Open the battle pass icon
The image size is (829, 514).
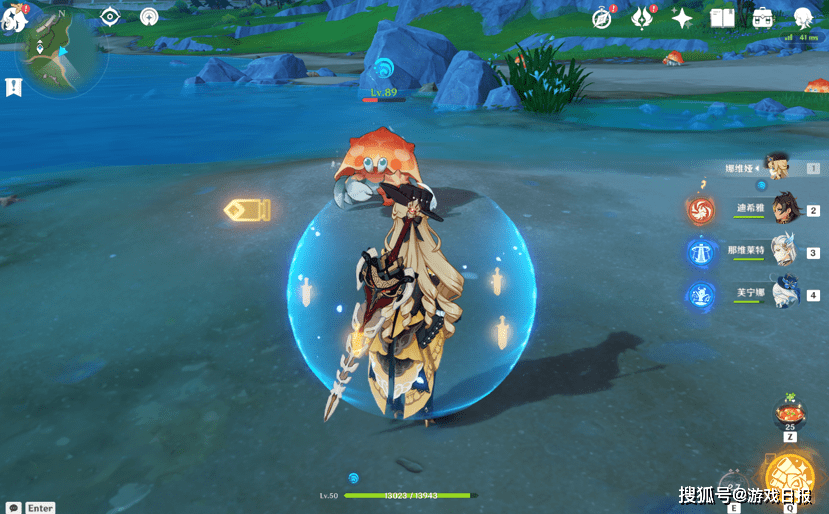pyautogui.click(x=642, y=18)
